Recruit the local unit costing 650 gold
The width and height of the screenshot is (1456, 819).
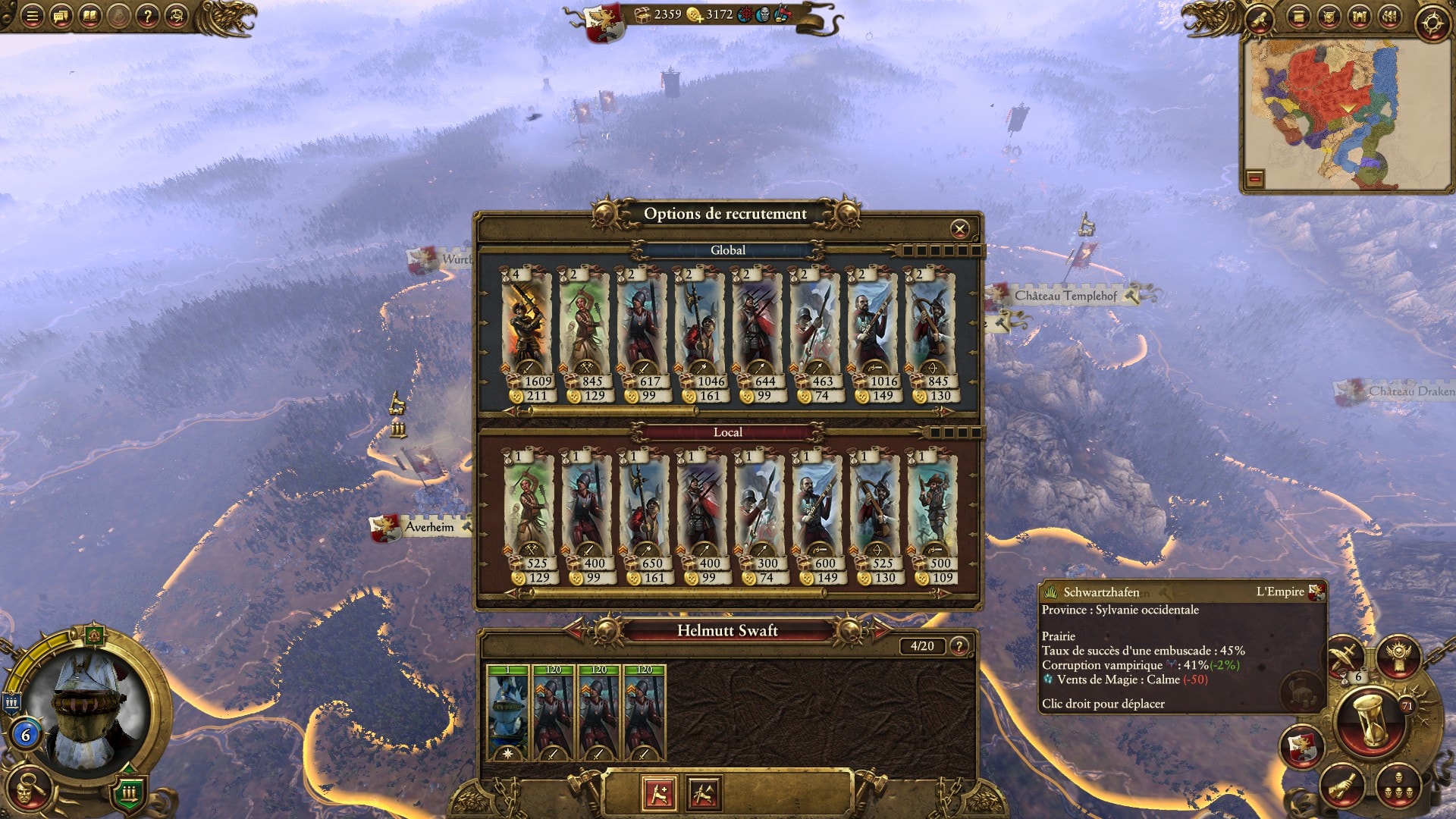point(642,508)
